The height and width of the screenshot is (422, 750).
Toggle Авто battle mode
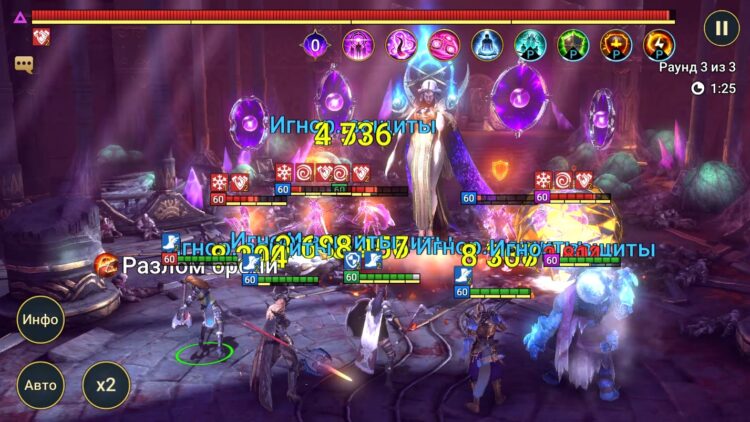(x=40, y=385)
